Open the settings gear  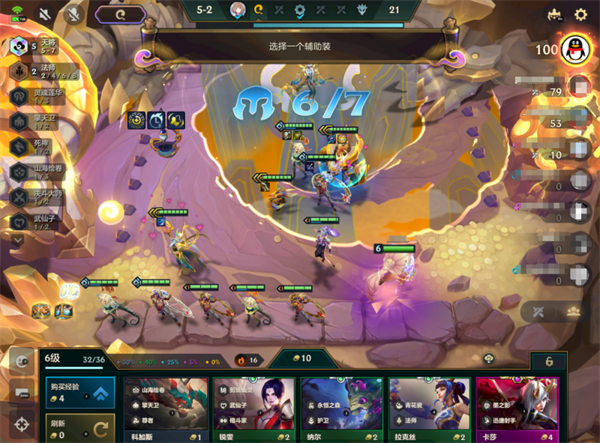pos(581,15)
